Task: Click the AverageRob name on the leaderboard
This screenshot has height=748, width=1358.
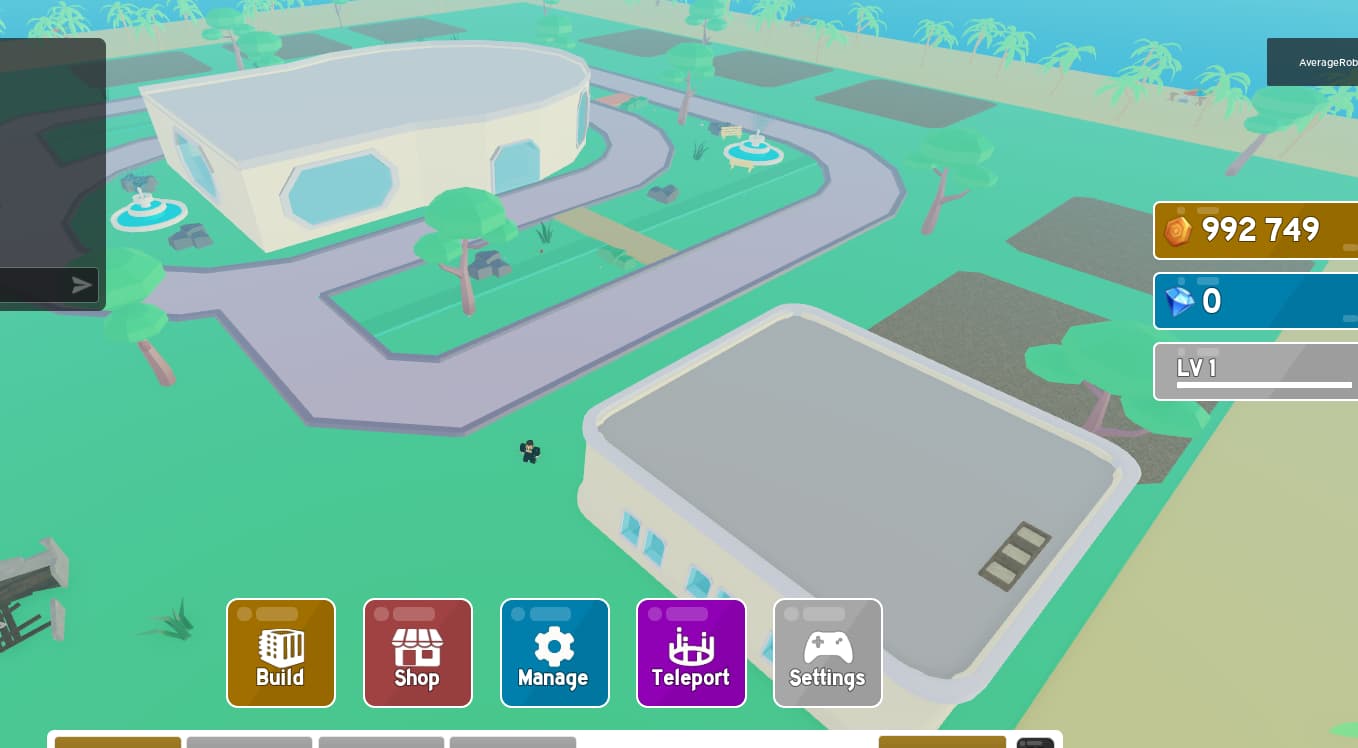Action: point(1327,62)
